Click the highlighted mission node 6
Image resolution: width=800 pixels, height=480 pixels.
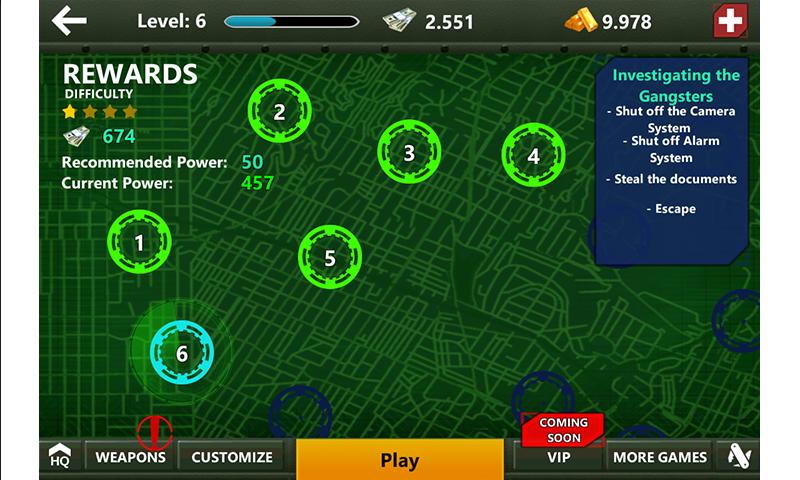tap(182, 353)
